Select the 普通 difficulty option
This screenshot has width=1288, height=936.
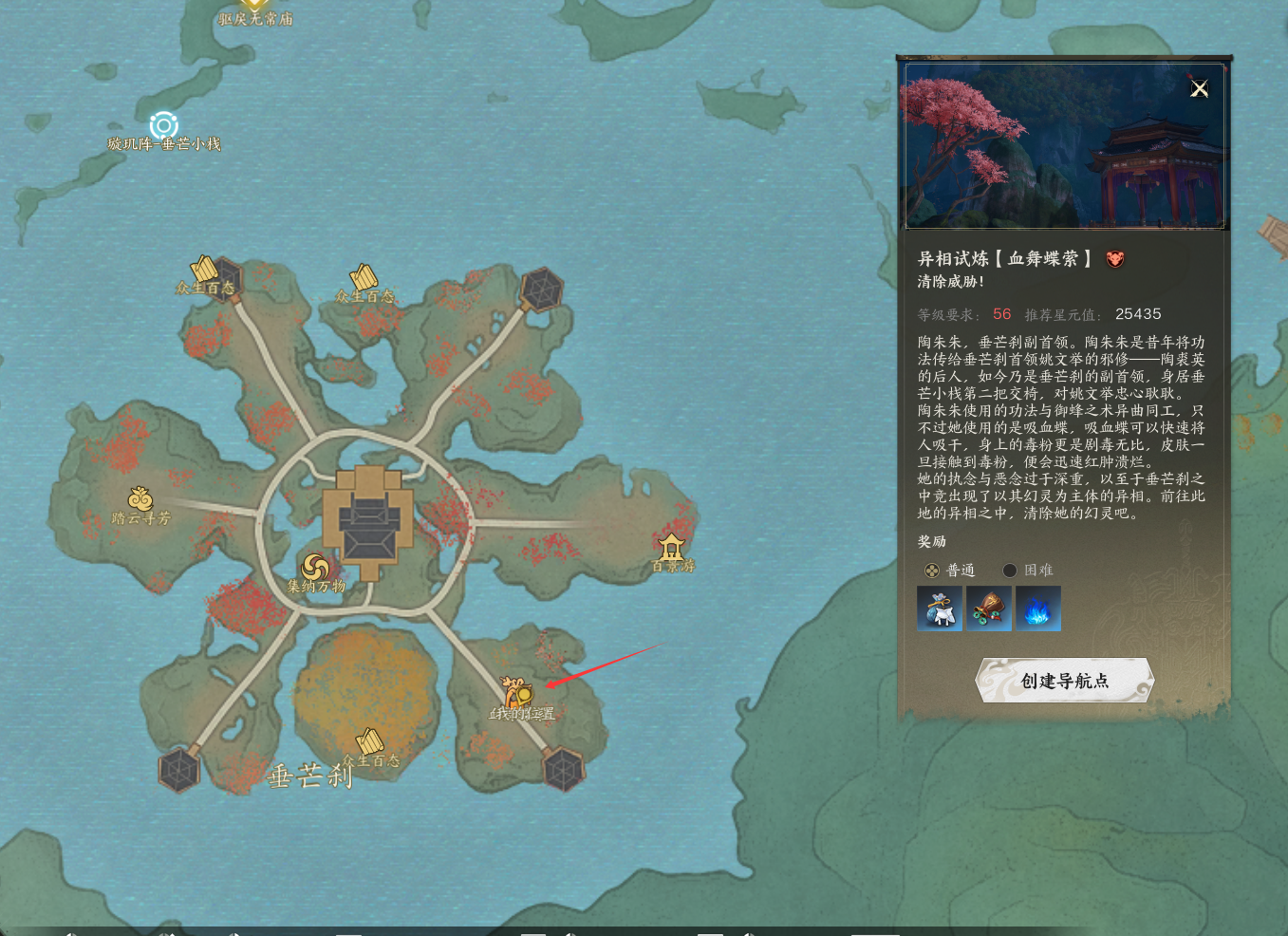click(x=933, y=571)
